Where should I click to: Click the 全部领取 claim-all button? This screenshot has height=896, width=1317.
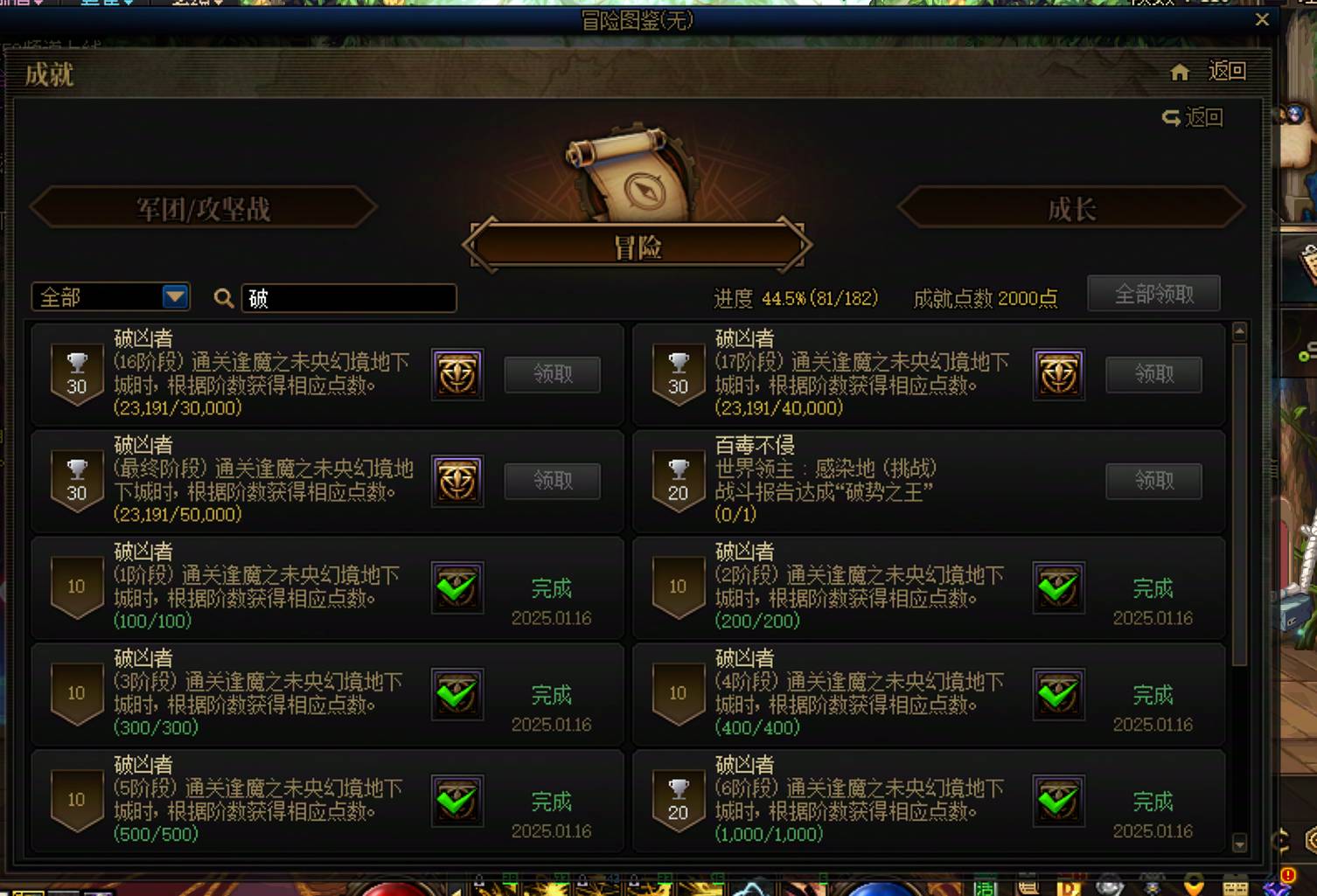click(x=1153, y=293)
